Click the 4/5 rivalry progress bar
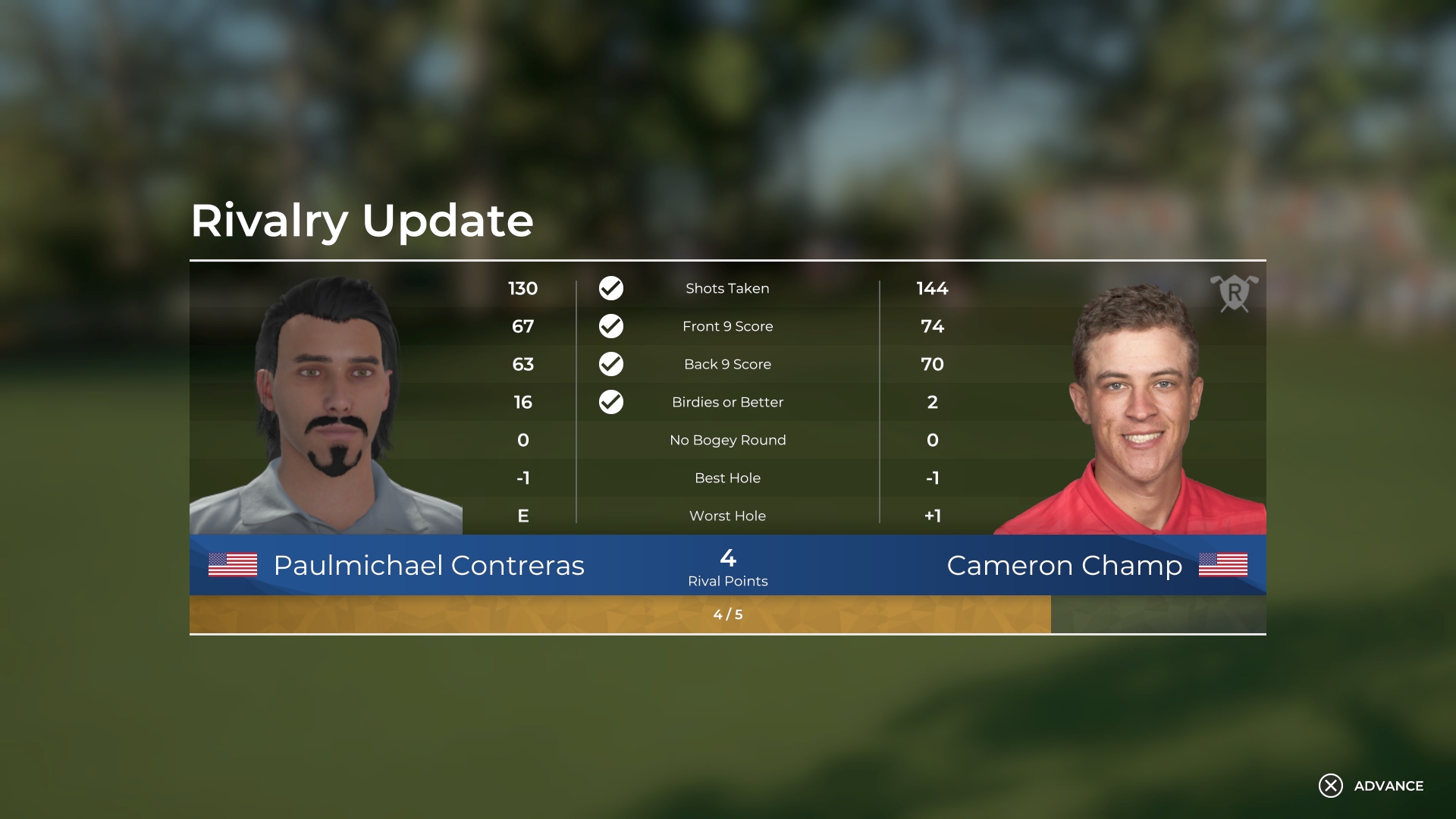This screenshot has width=1456, height=819. [727, 615]
